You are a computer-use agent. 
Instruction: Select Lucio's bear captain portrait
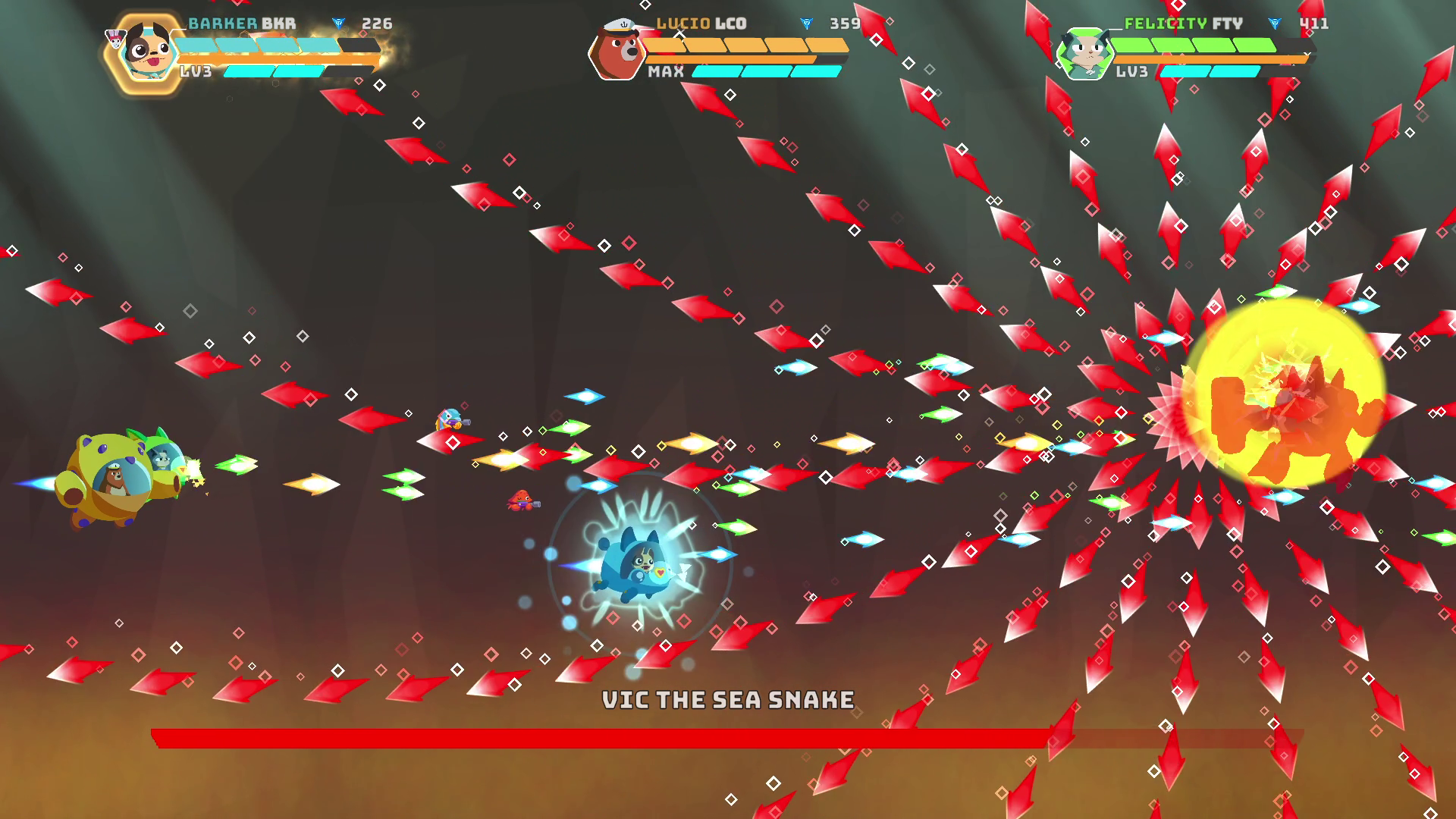coord(617,52)
